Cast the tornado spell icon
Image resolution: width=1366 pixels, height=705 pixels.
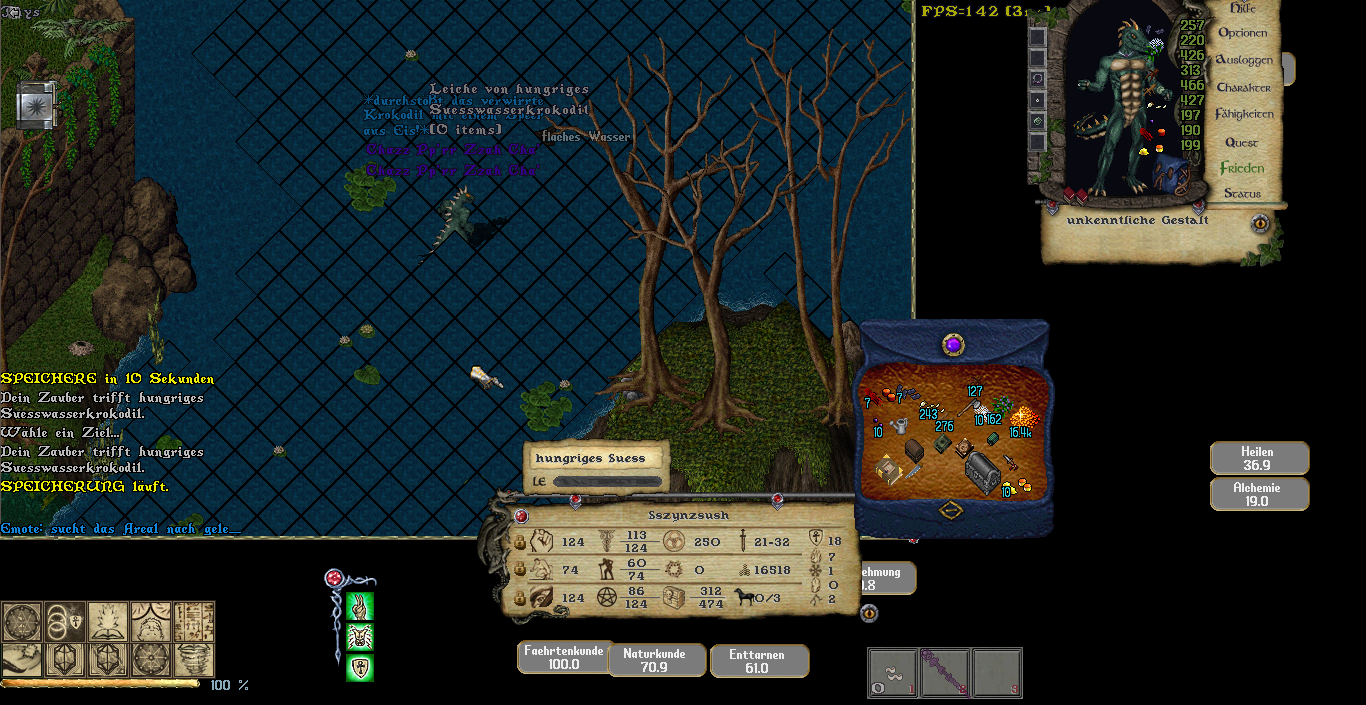(194, 659)
